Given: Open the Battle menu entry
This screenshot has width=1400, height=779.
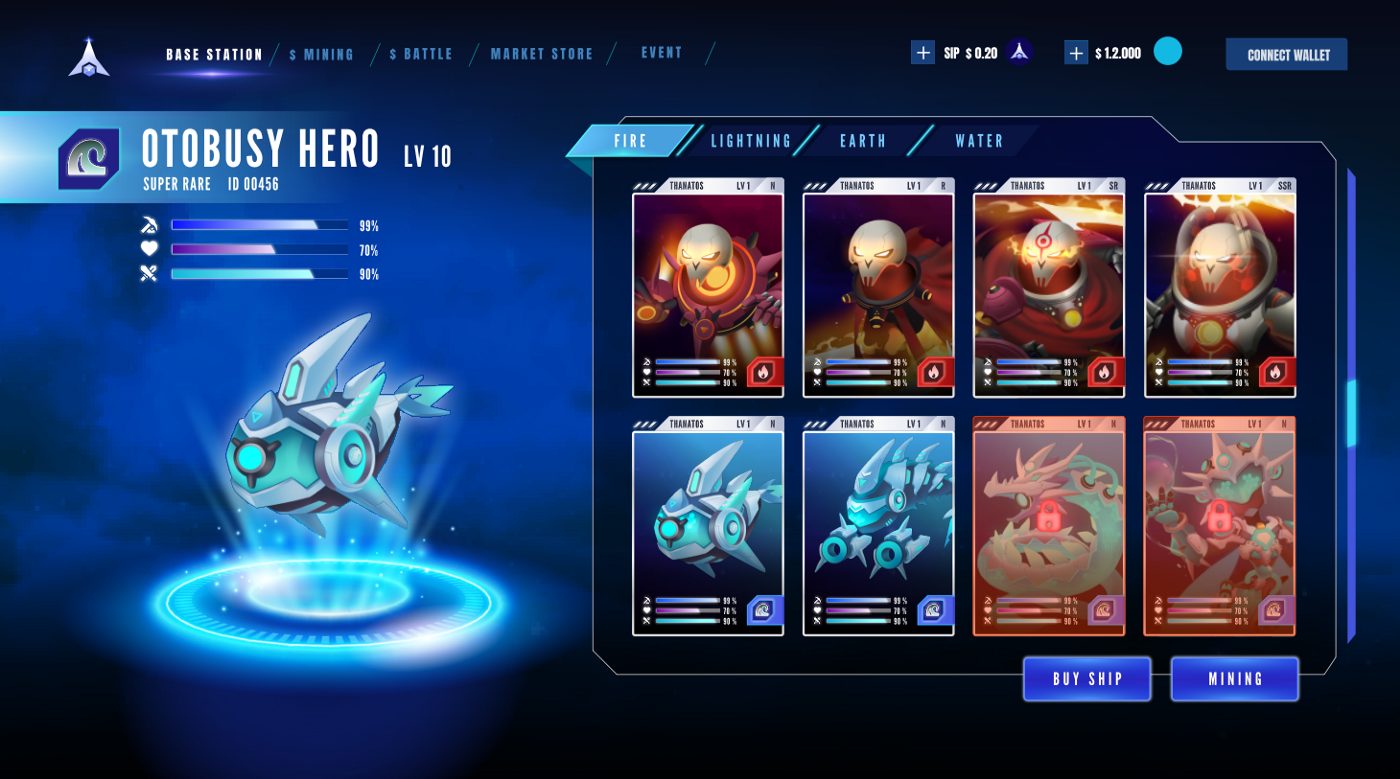Looking at the screenshot, I should (x=421, y=55).
